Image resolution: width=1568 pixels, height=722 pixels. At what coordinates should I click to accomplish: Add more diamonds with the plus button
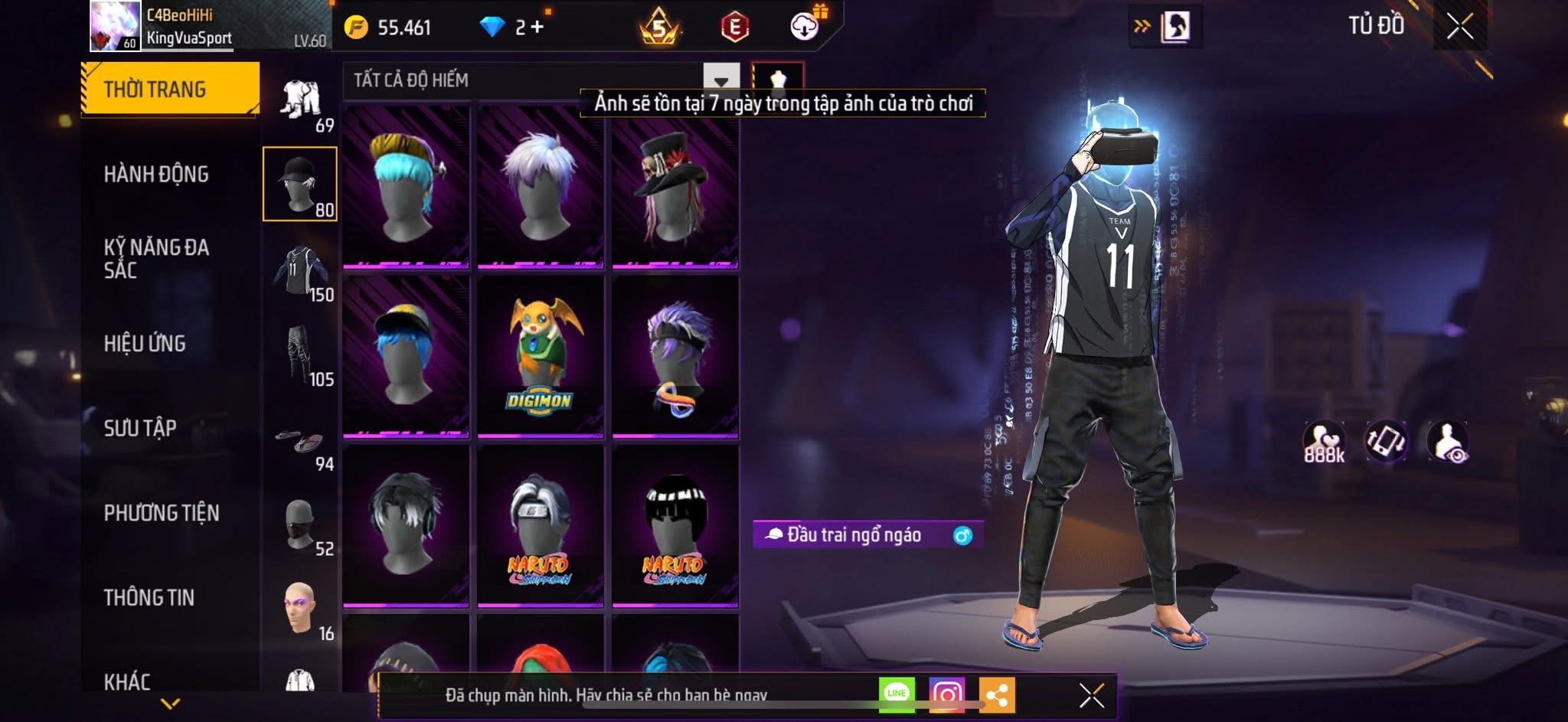point(537,28)
